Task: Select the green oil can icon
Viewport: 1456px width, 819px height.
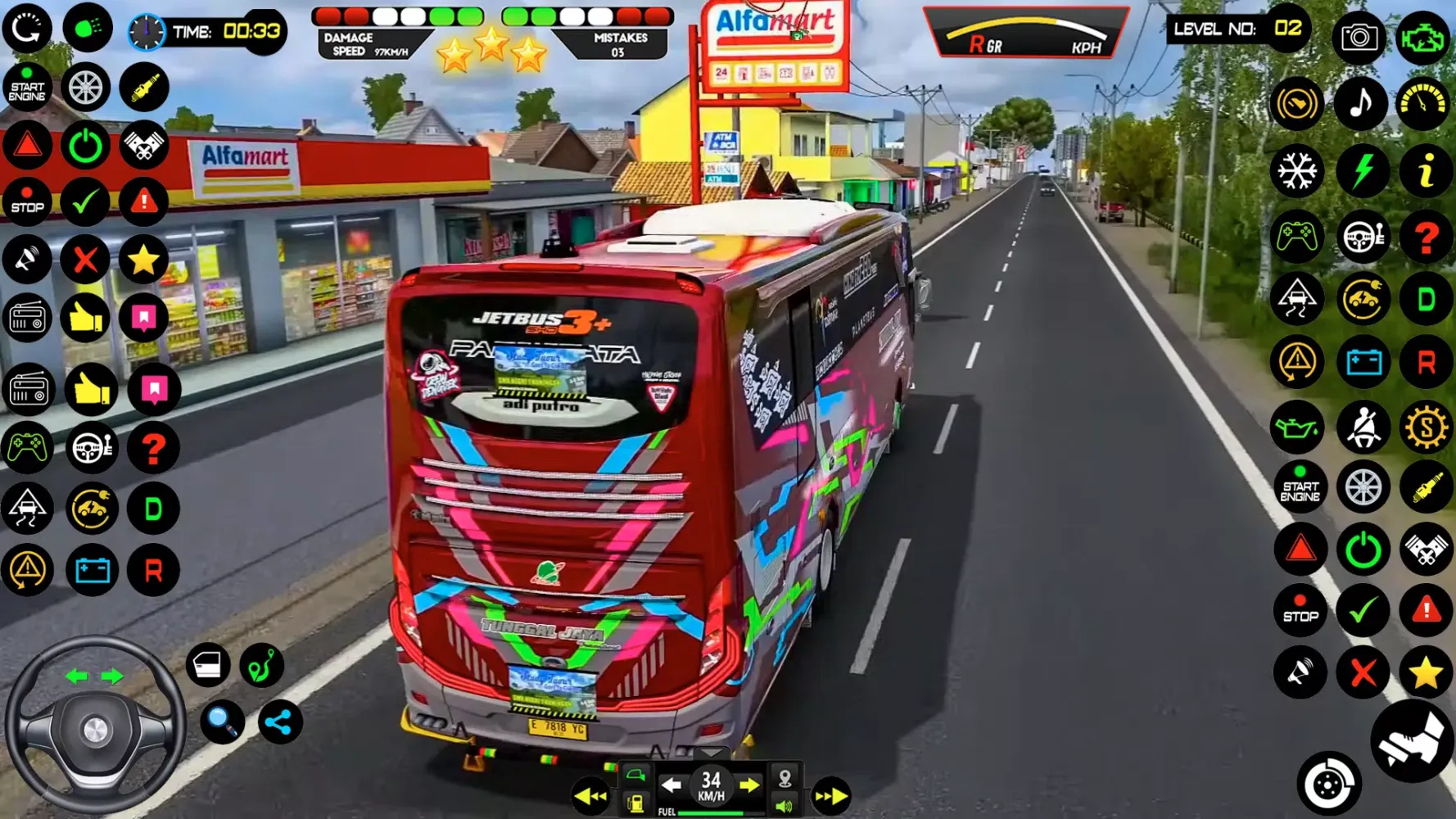Action: click(x=1297, y=428)
